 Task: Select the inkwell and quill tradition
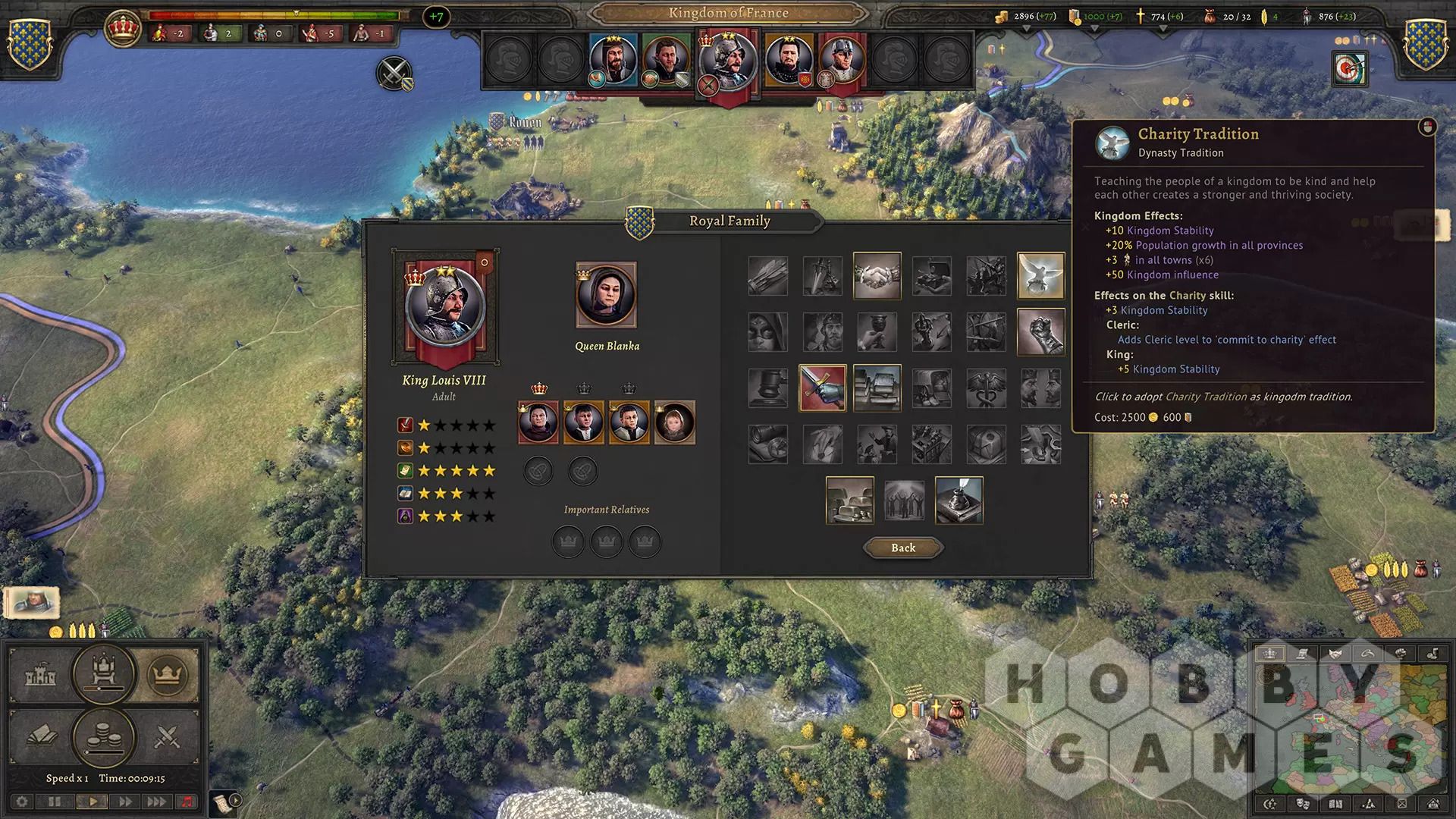click(x=959, y=500)
